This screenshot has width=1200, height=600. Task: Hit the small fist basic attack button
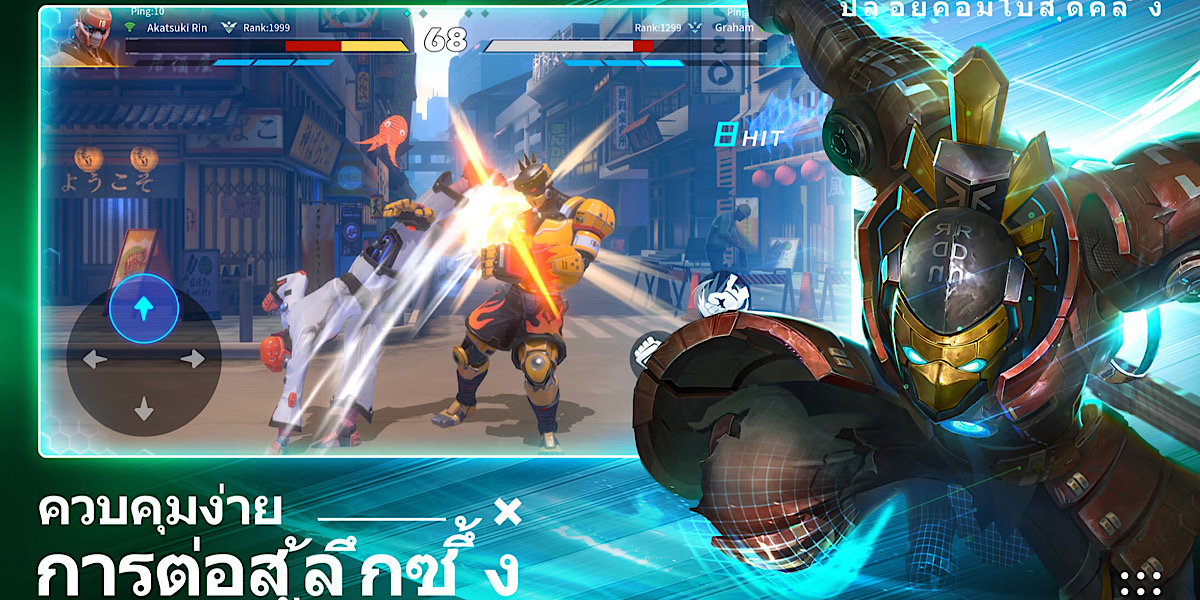(646, 352)
